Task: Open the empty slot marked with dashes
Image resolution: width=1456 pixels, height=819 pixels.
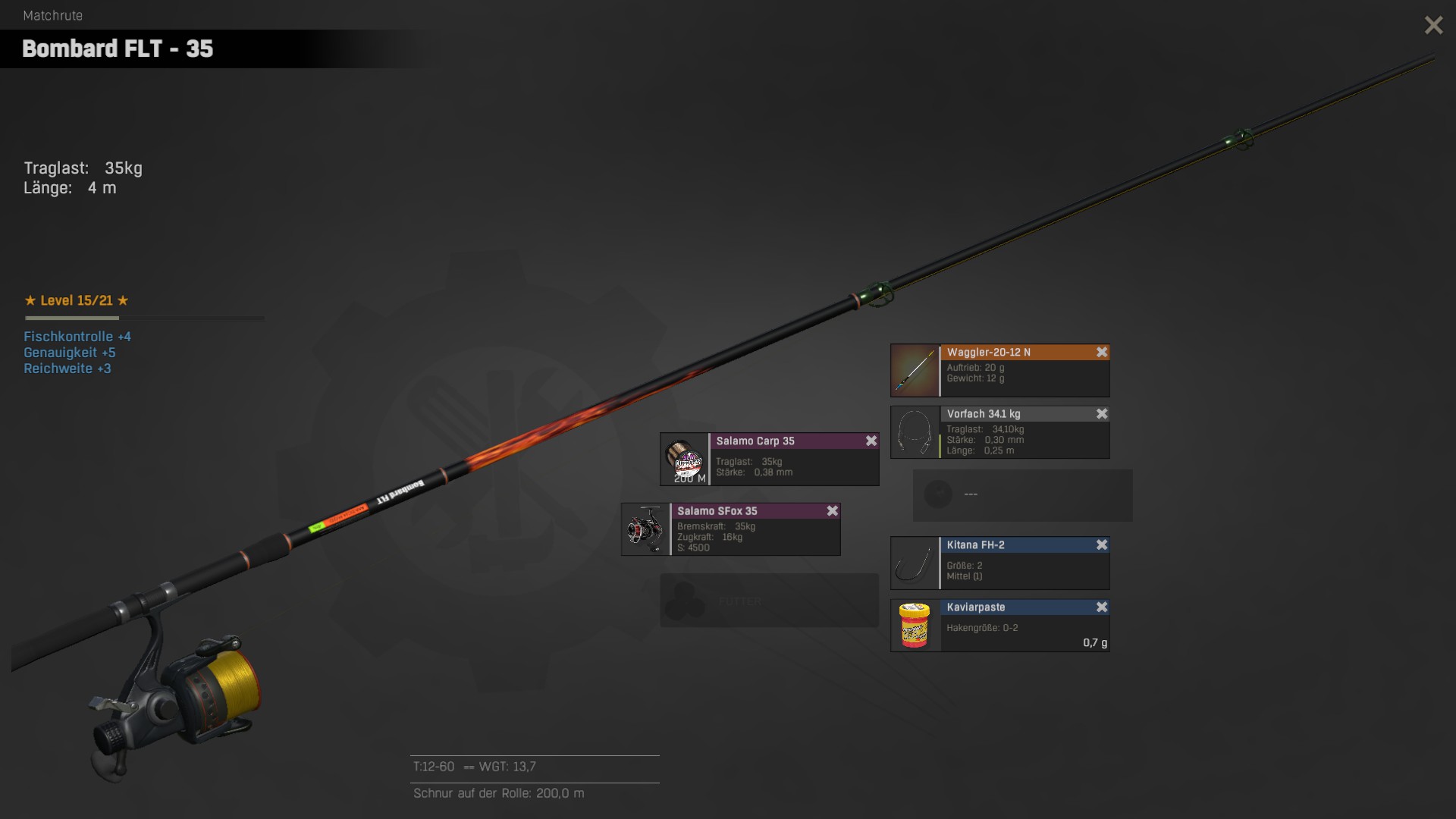Action: point(1022,495)
